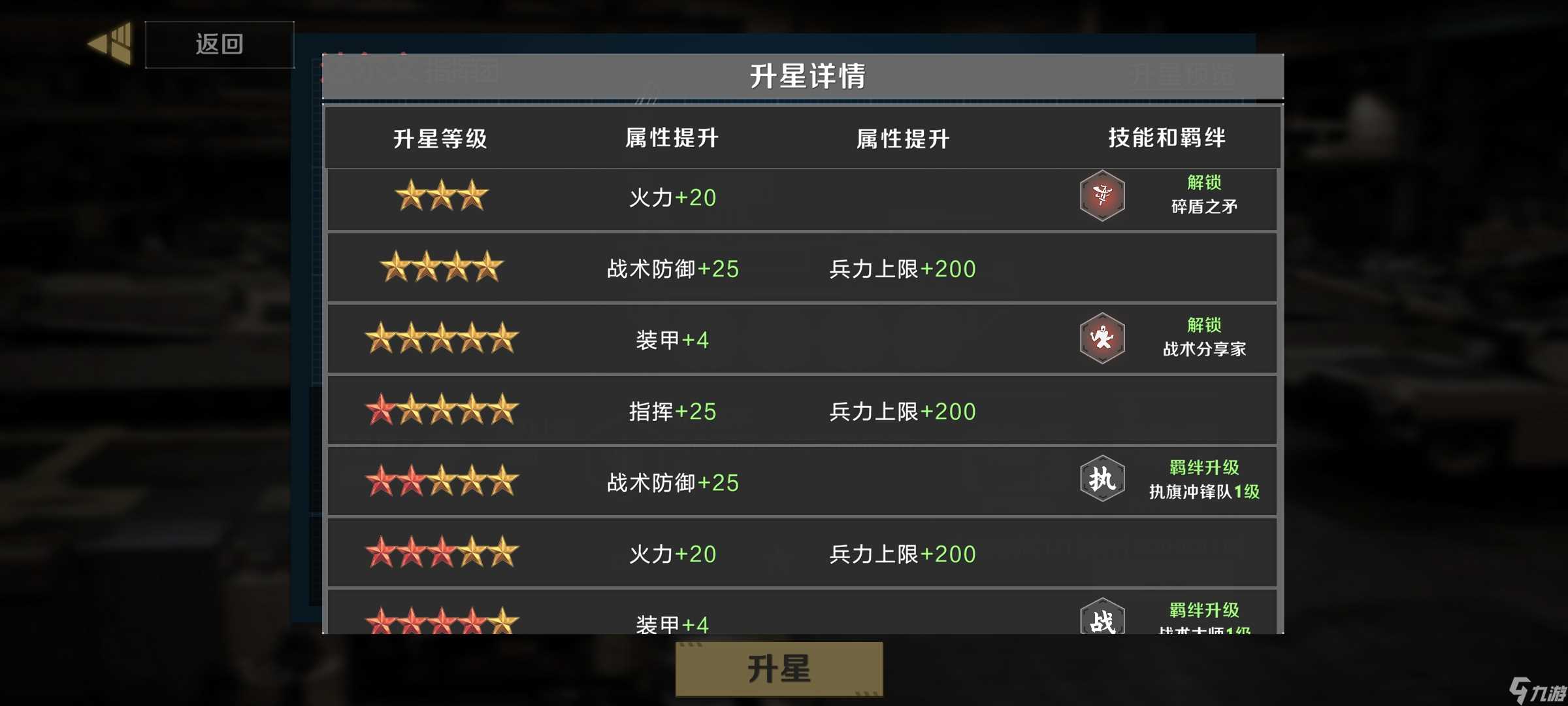Select the three red stars rank row
Viewport: 1568px width, 706px height.
click(441, 552)
